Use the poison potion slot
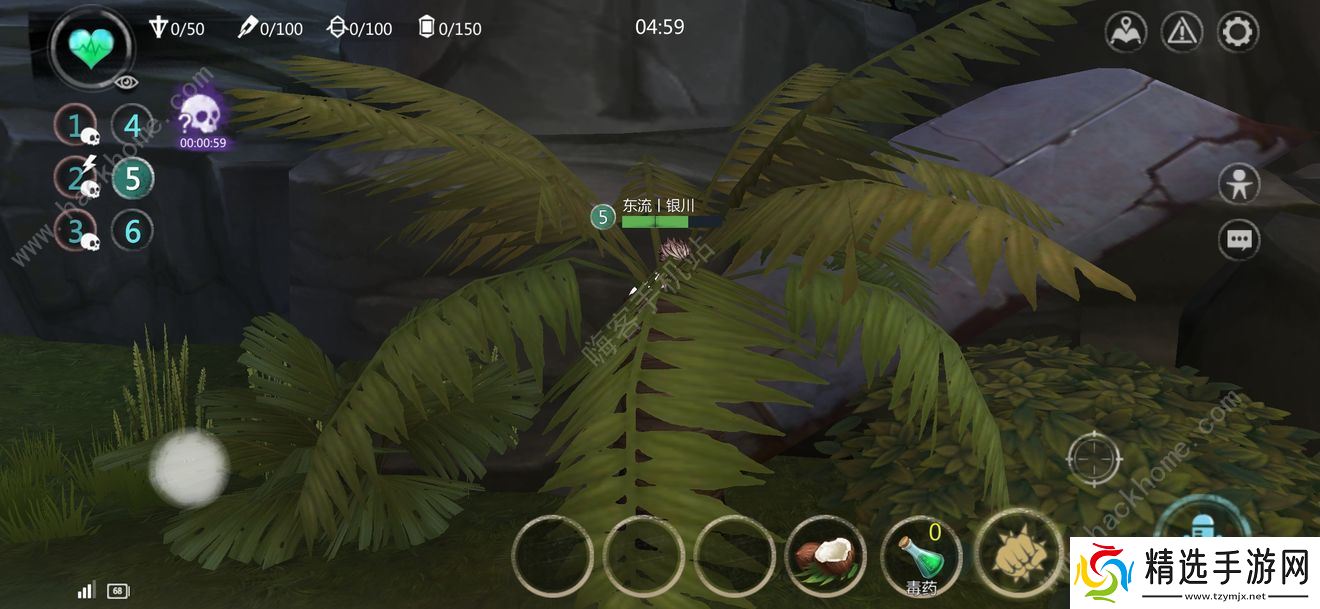This screenshot has width=1320, height=609. pos(921,556)
